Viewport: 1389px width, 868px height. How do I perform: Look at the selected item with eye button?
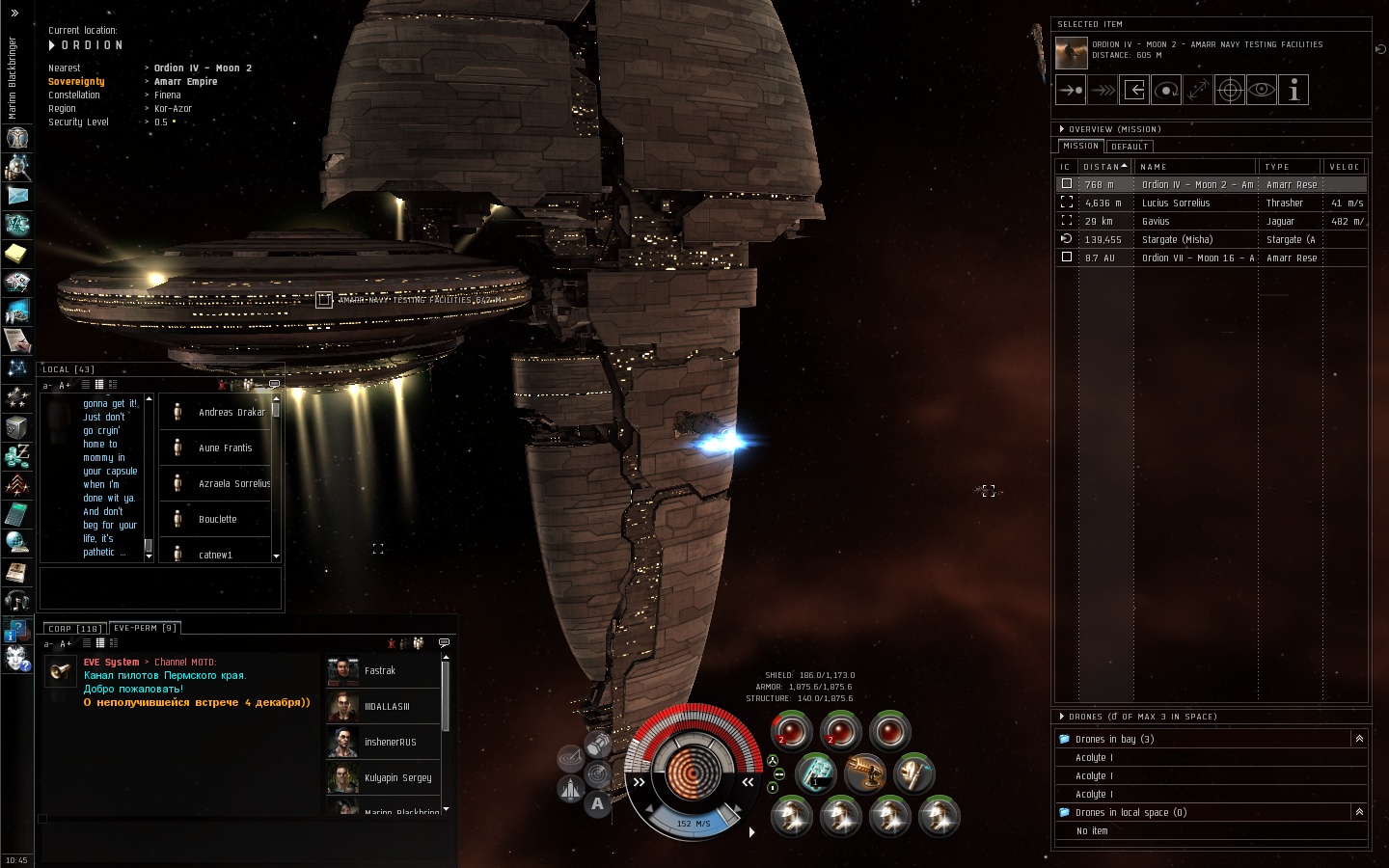coord(1262,91)
